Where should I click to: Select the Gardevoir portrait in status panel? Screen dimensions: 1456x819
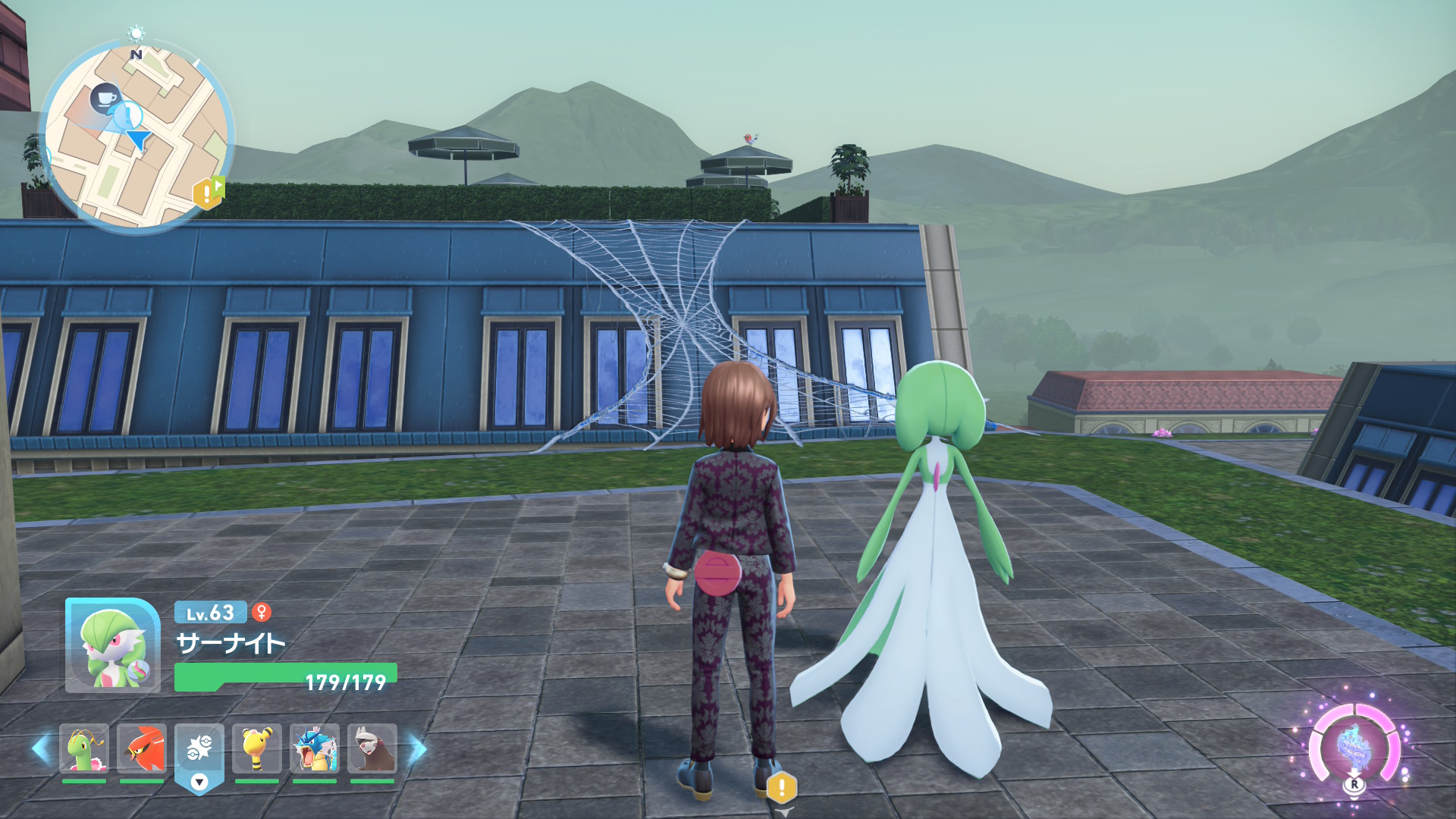[113, 645]
